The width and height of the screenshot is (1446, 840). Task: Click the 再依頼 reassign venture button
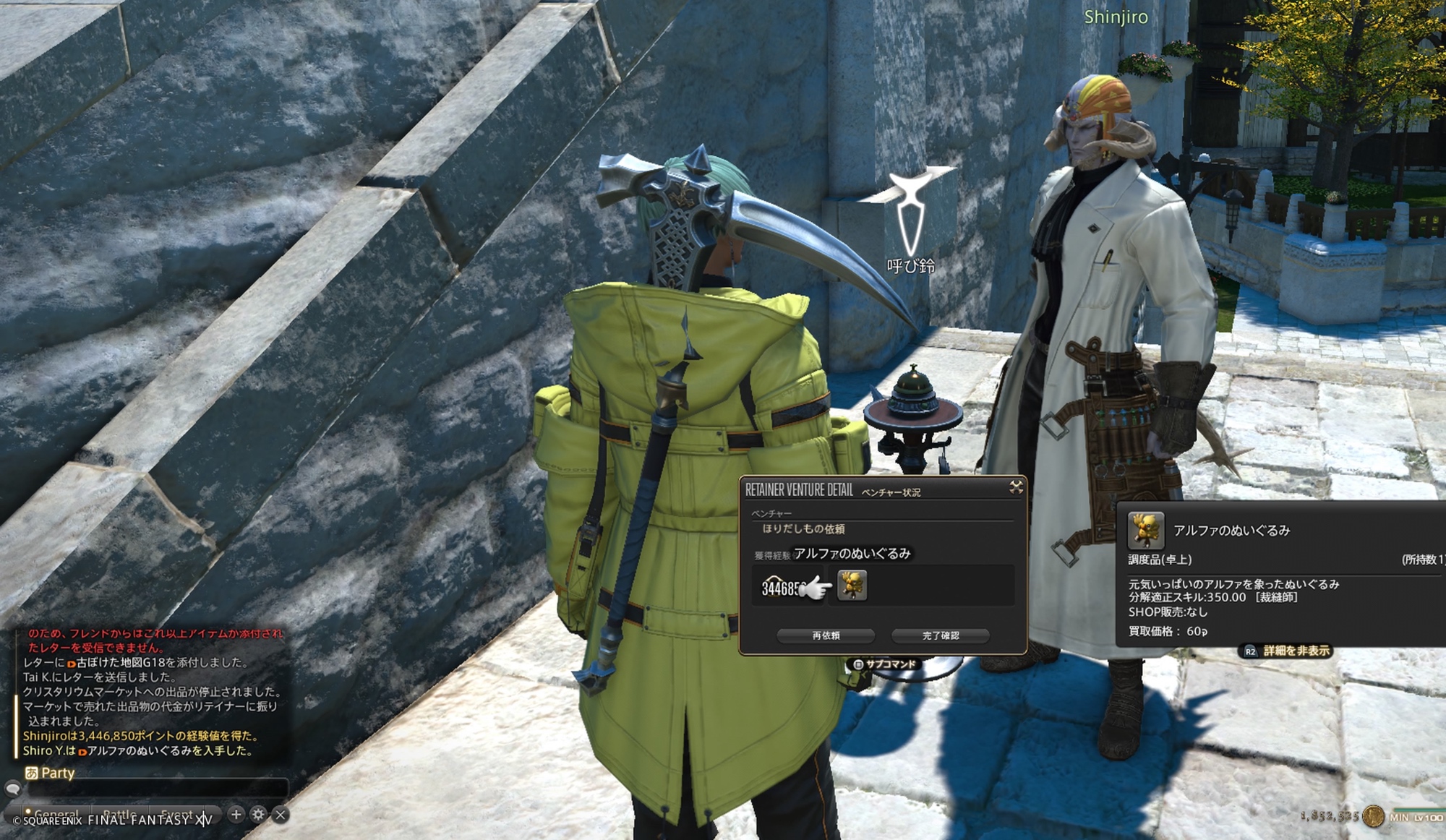(826, 635)
